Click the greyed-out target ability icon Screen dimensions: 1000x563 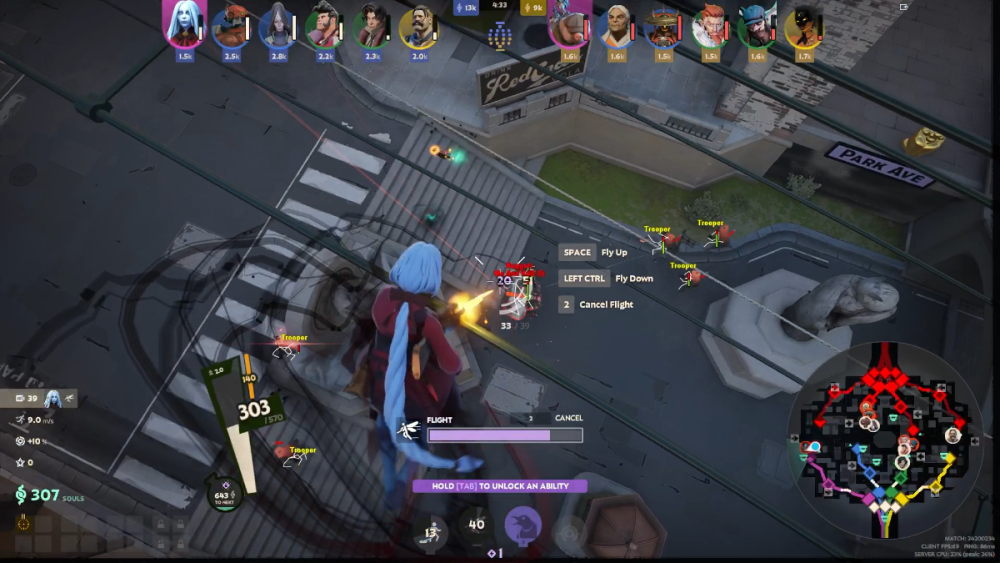[568, 529]
